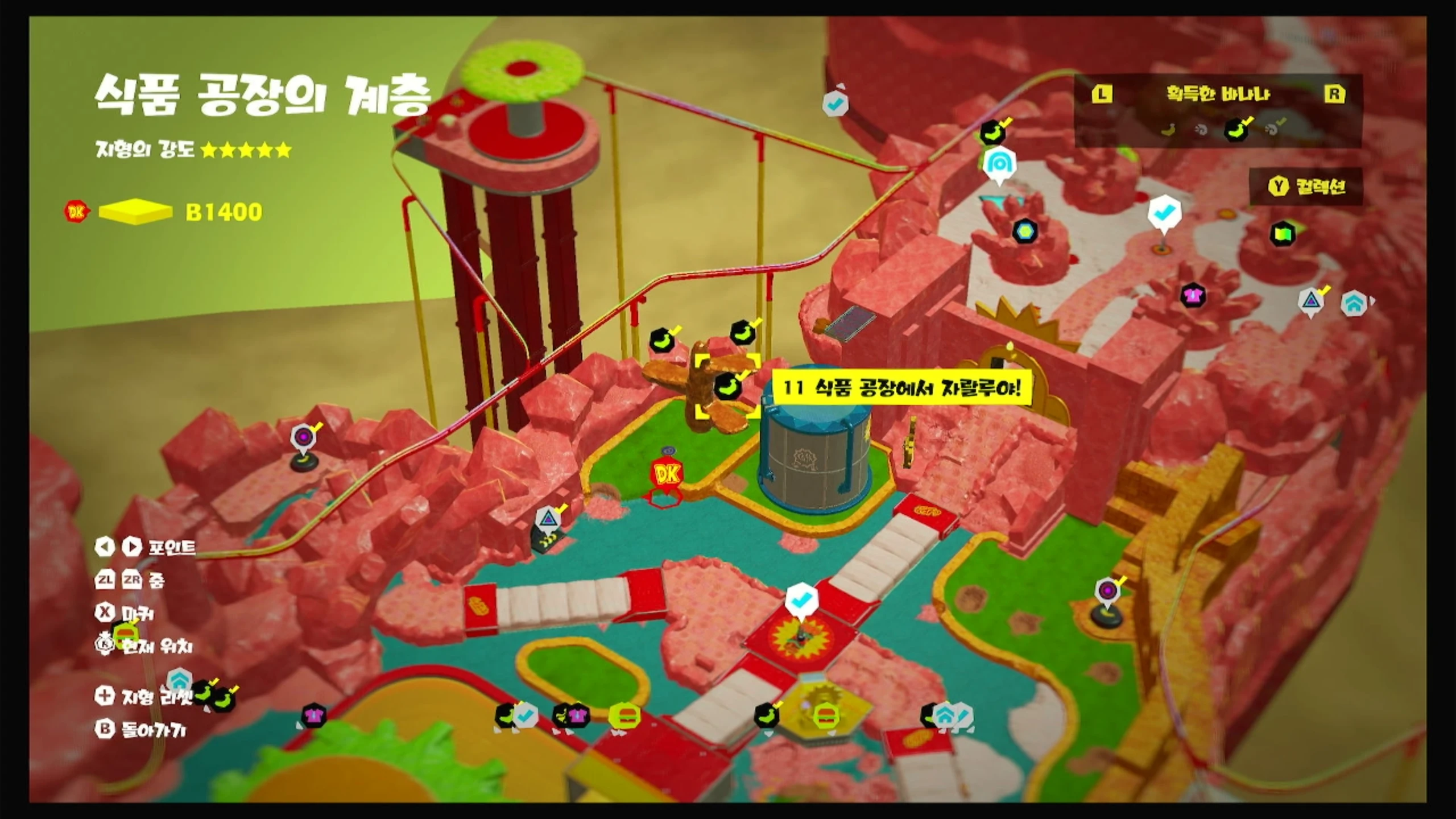This screenshot has width=1456, height=819.
Task: Click the checkmark marker on the red bridge platform
Action: [x=801, y=600]
